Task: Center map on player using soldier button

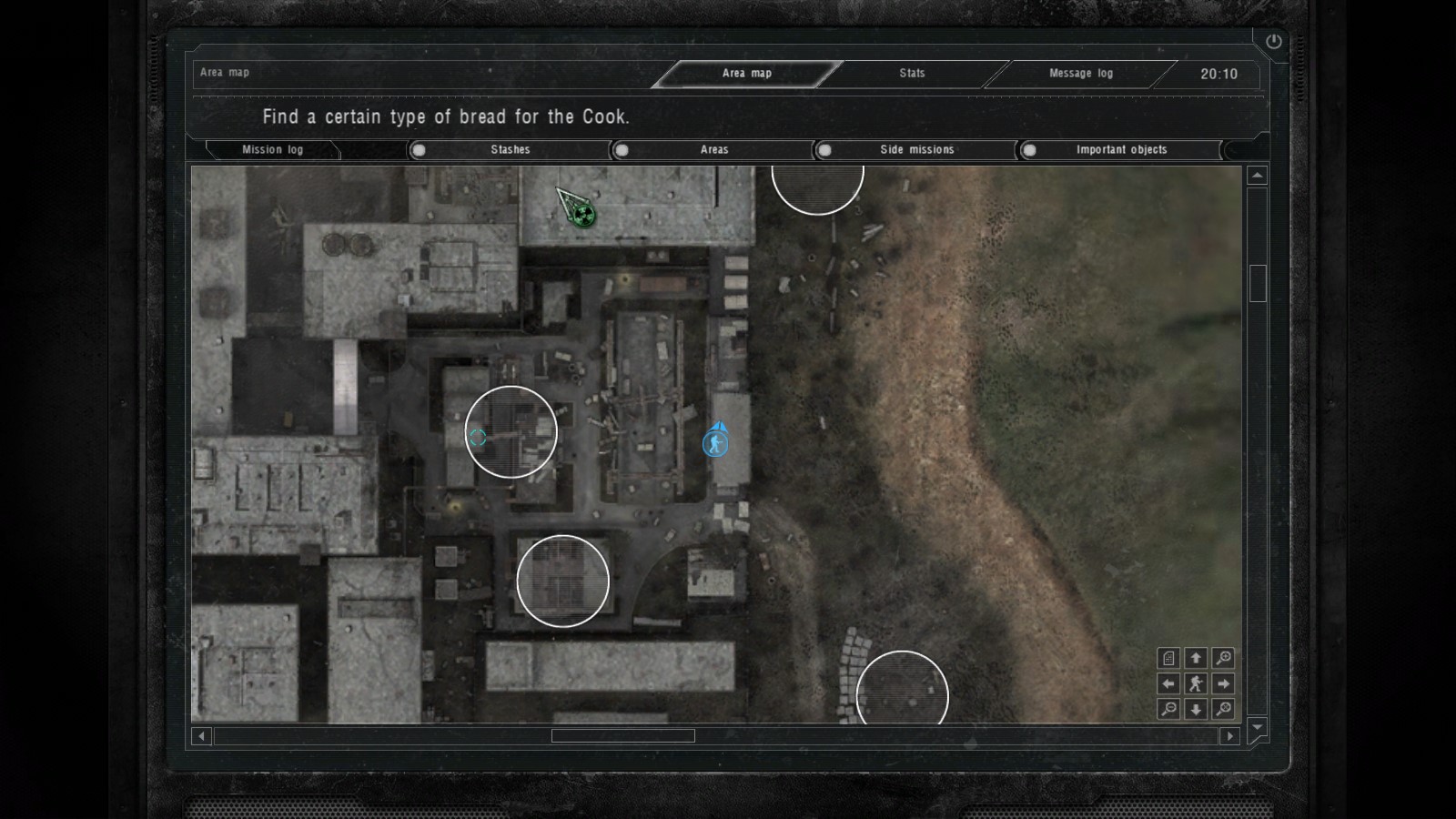Action: tap(1196, 683)
